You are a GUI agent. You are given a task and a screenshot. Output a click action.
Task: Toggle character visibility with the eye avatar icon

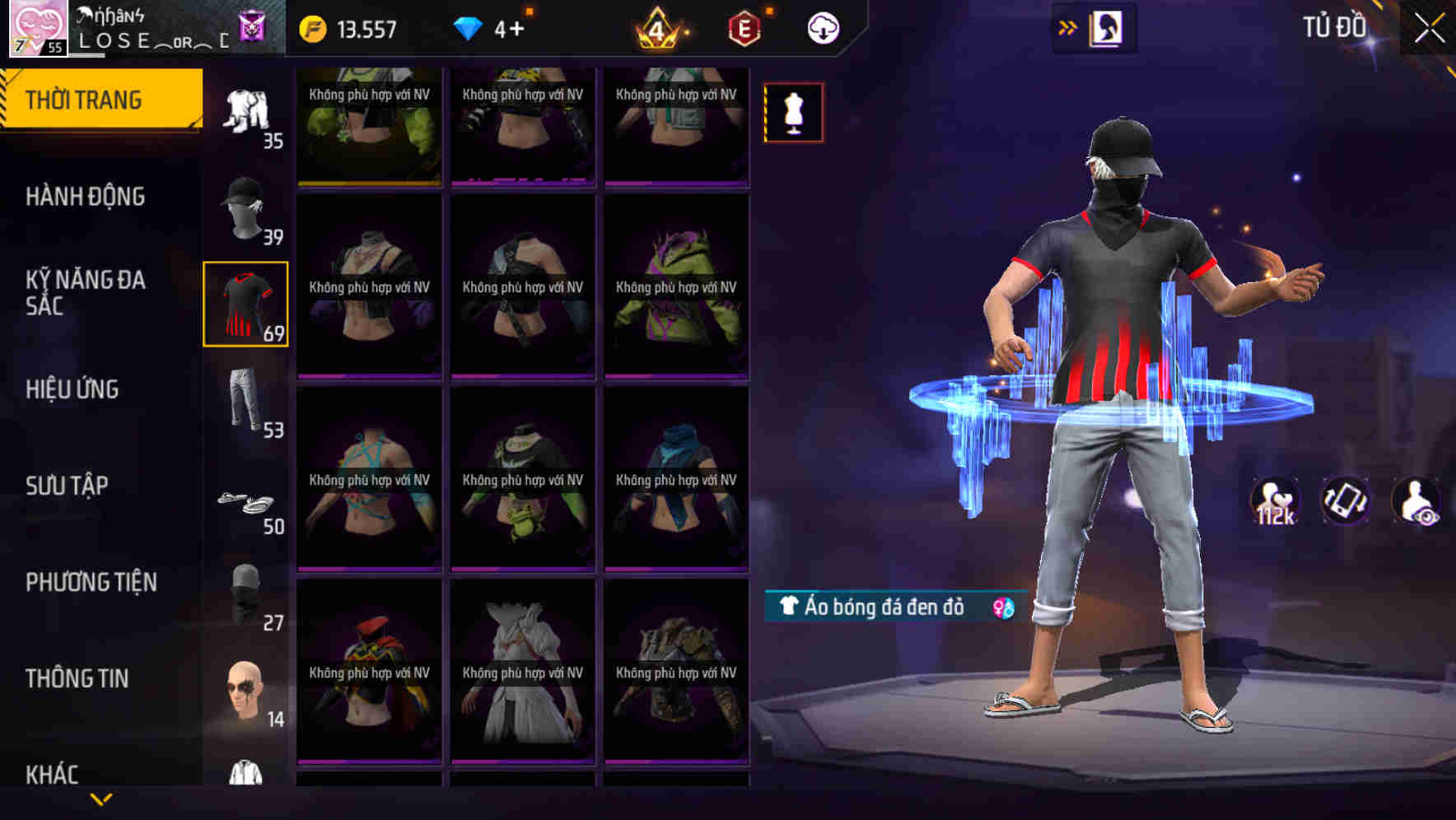pyautogui.click(x=1413, y=501)
